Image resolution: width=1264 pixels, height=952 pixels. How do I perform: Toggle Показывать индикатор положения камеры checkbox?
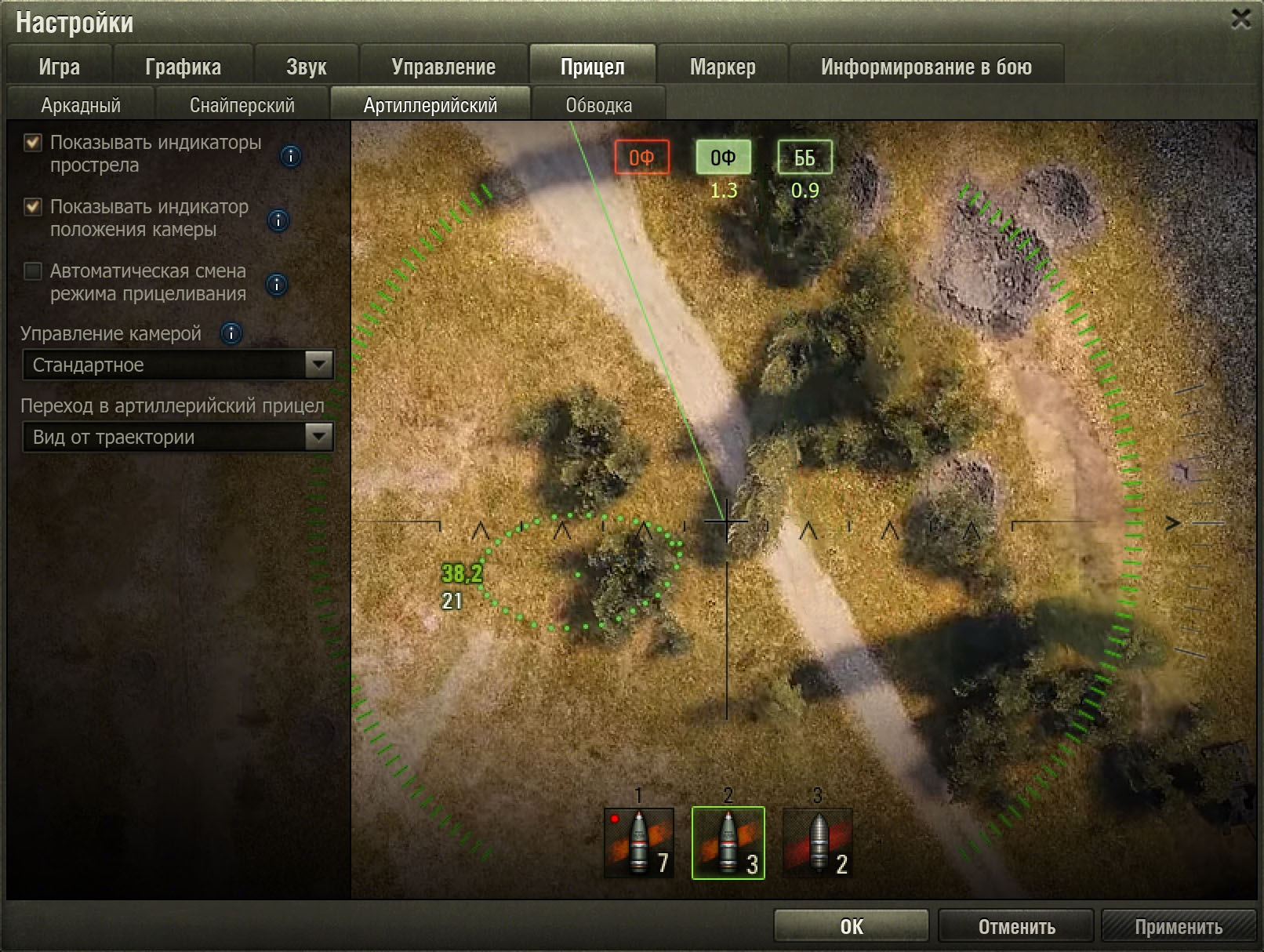pyautogui.click(x=33, y=207)
